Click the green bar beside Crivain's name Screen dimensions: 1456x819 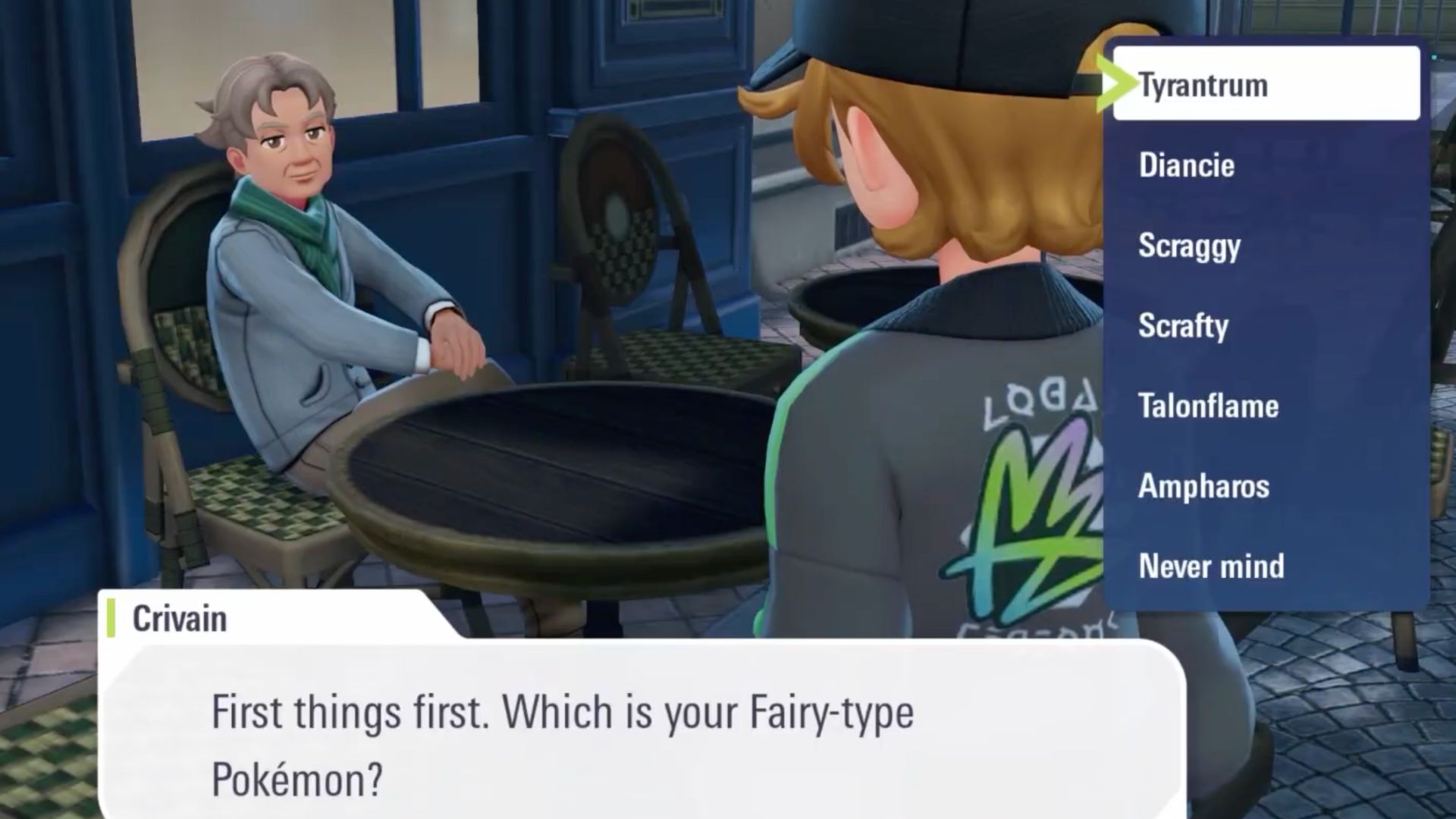112,618
